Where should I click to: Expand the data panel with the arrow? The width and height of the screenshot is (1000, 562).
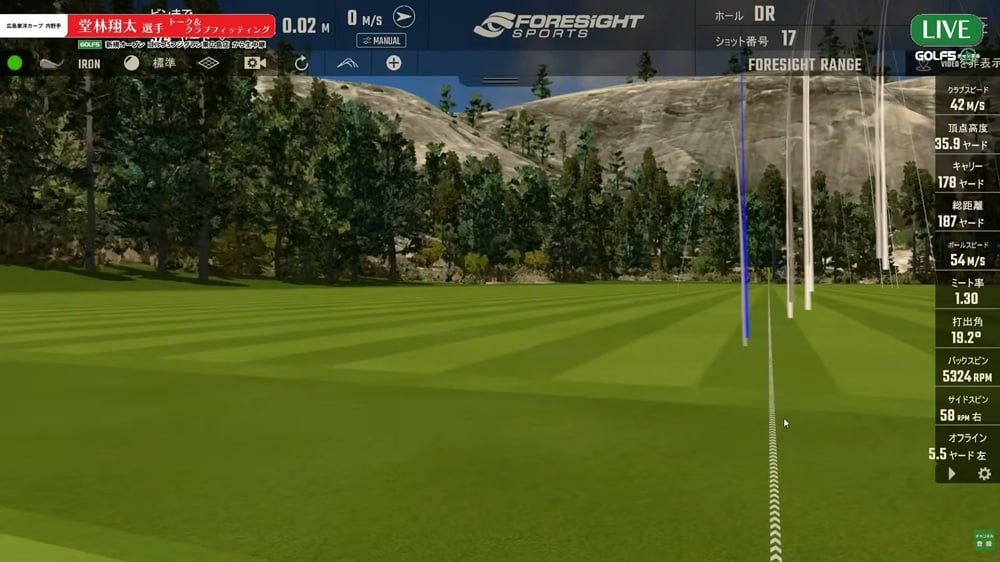coord(951,474)
